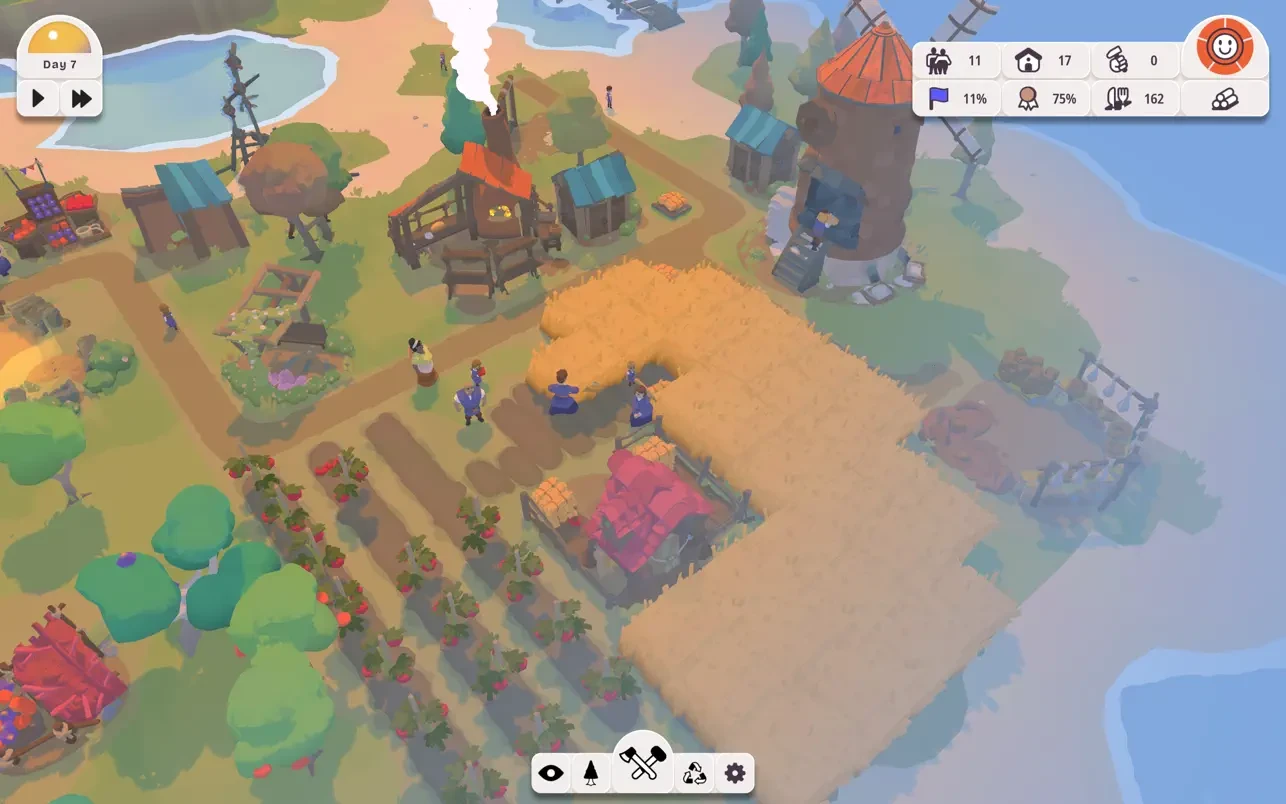Open the medal ribbon 75% panel
This screenshot has height=804, width=1286.
pyautogui.click(x=1044, y=99)
